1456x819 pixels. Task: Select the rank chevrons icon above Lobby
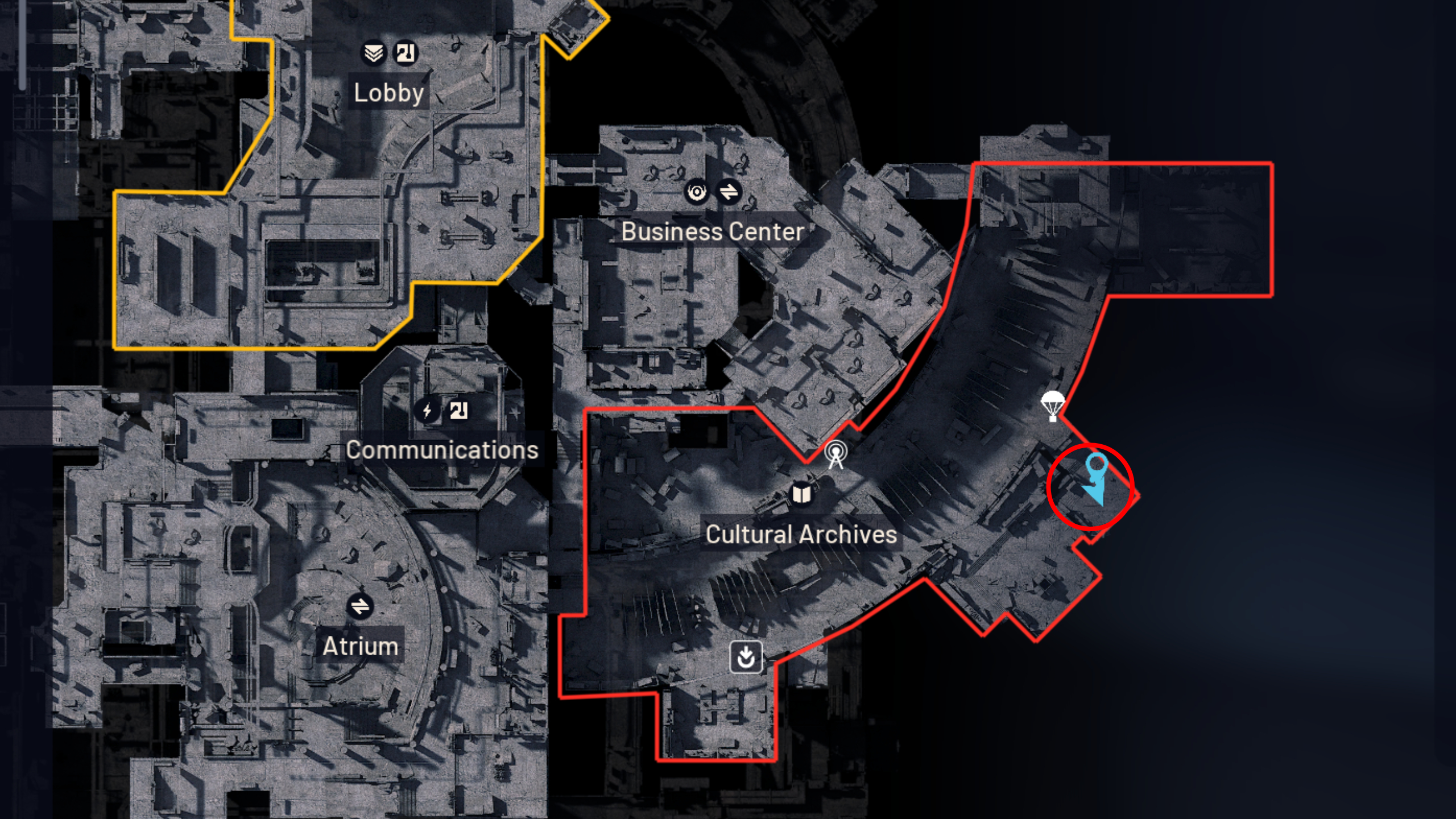[374, 53]
